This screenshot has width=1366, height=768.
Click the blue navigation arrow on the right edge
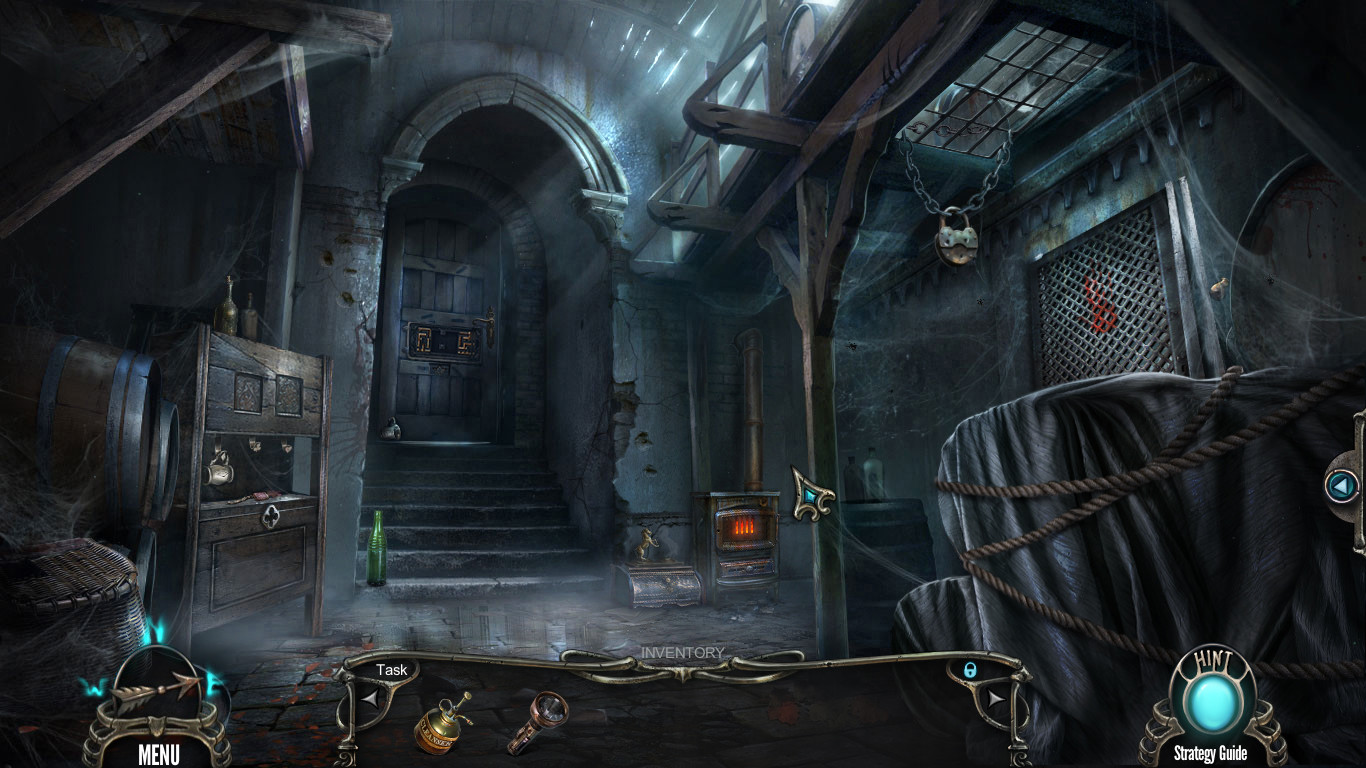point(1340,487)
